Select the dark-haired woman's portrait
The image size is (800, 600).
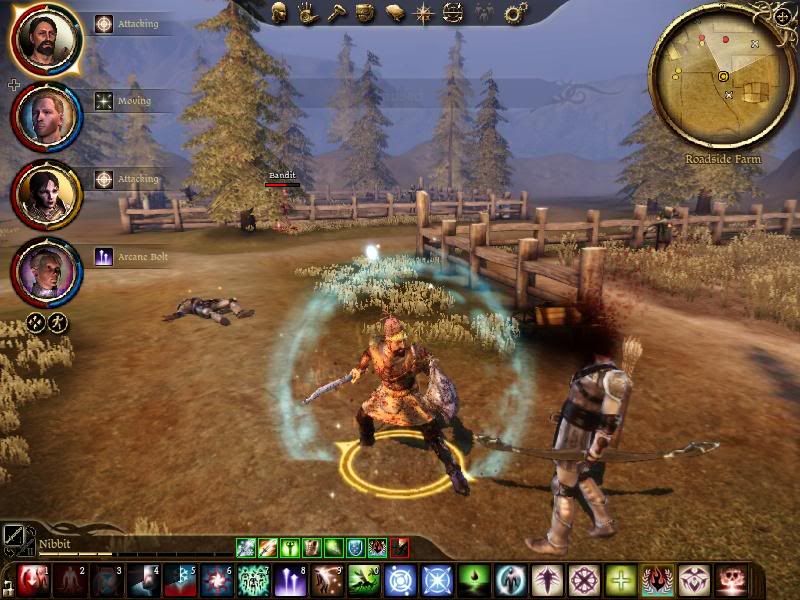point(46,193)
